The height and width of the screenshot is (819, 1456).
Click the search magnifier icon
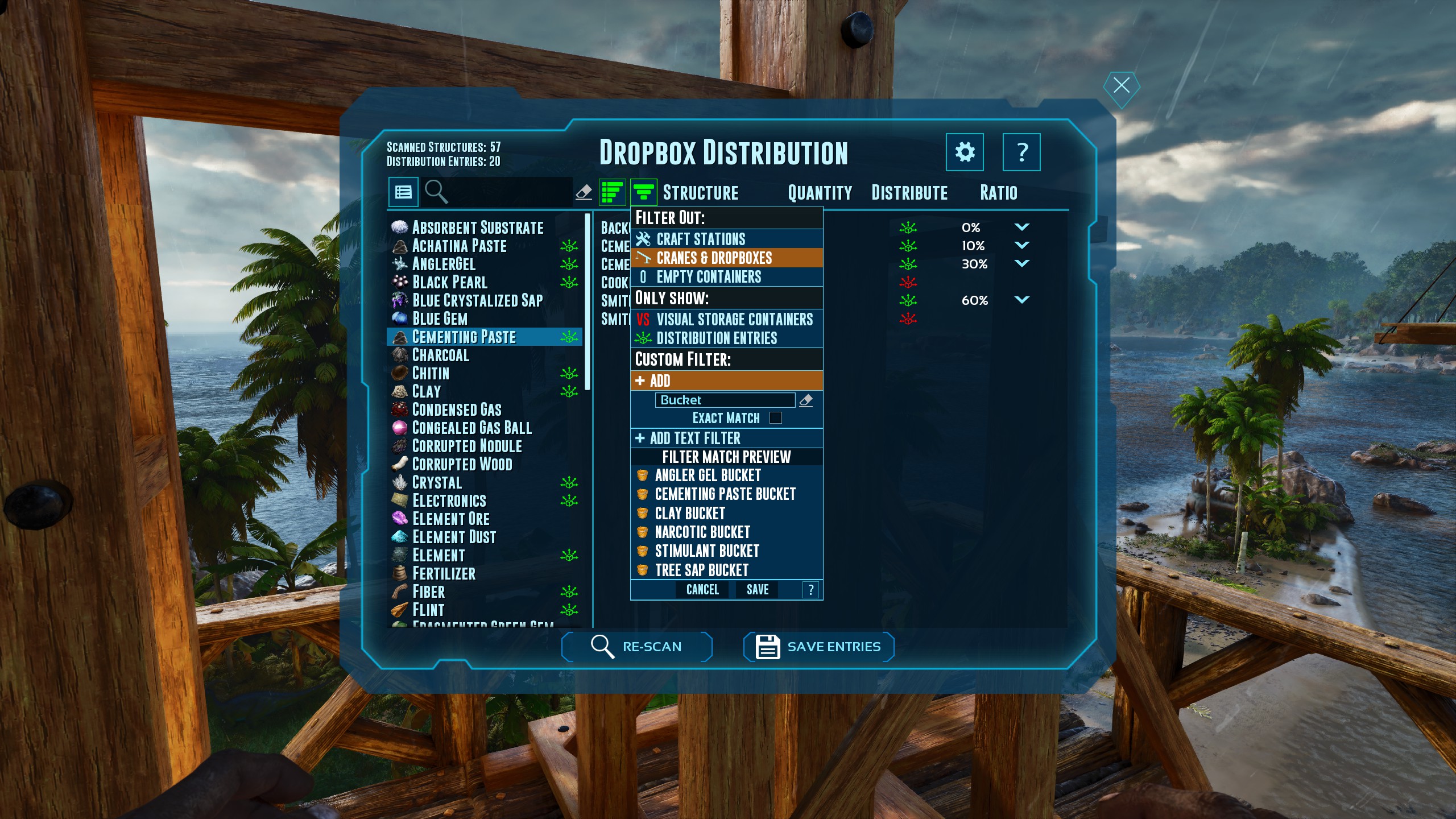tap(437, 192)
